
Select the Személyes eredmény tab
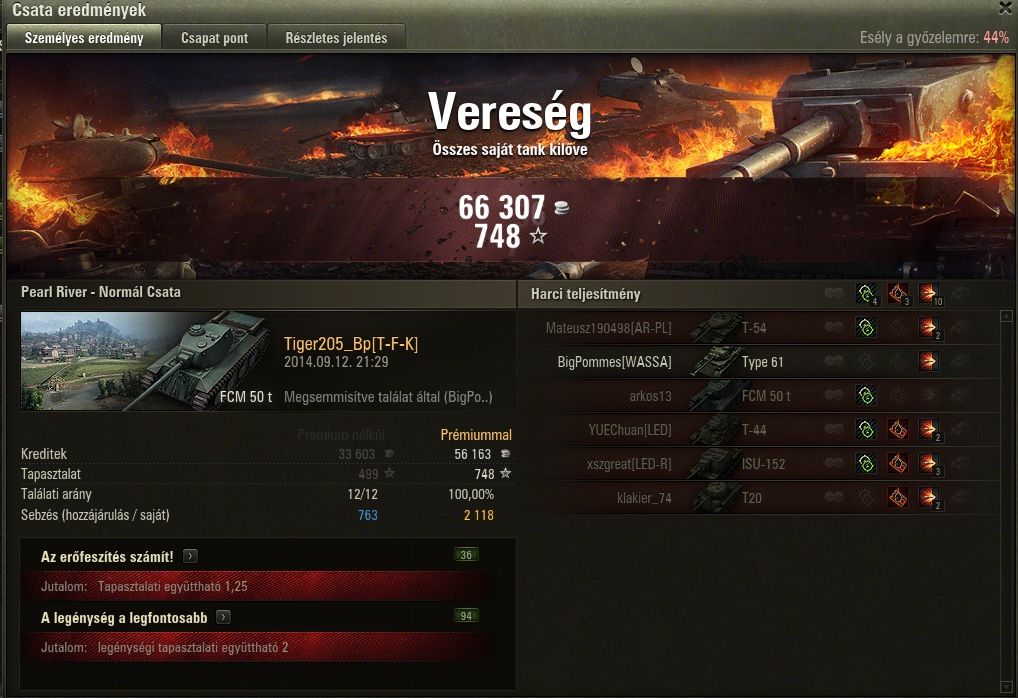[x=84, y=38]
